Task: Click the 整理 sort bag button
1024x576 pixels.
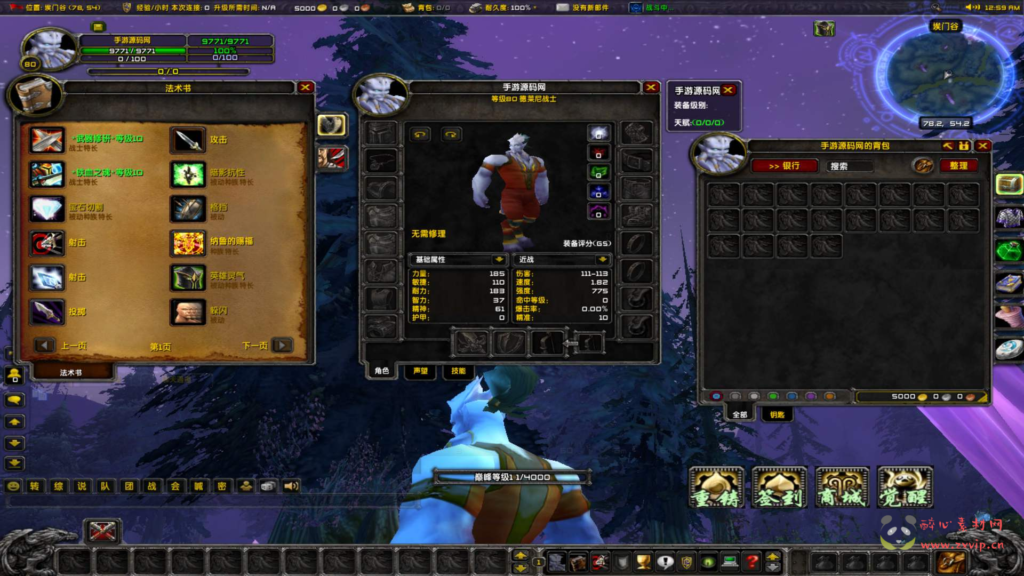Action: point(958,166)
